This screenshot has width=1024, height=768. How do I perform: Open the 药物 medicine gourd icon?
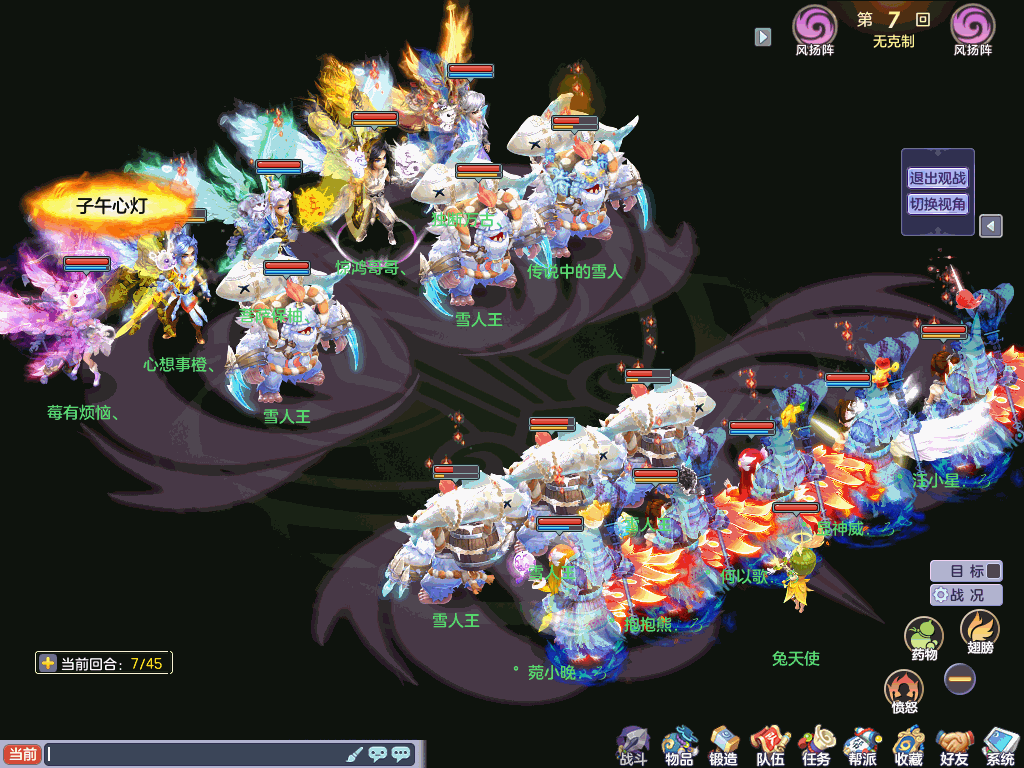click(924, 637)
